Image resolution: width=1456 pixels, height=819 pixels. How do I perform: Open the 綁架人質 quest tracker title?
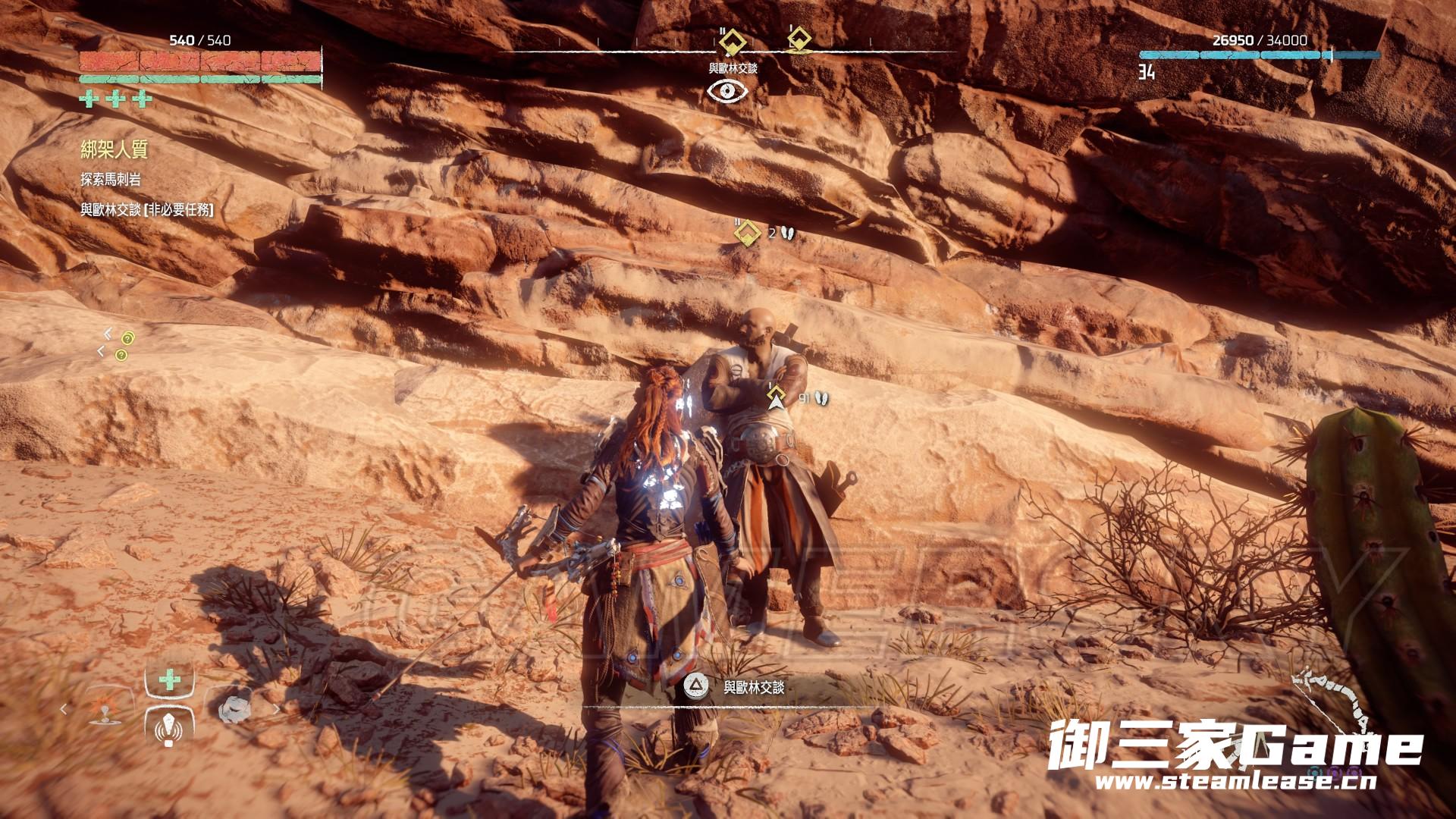click(114, 150)
